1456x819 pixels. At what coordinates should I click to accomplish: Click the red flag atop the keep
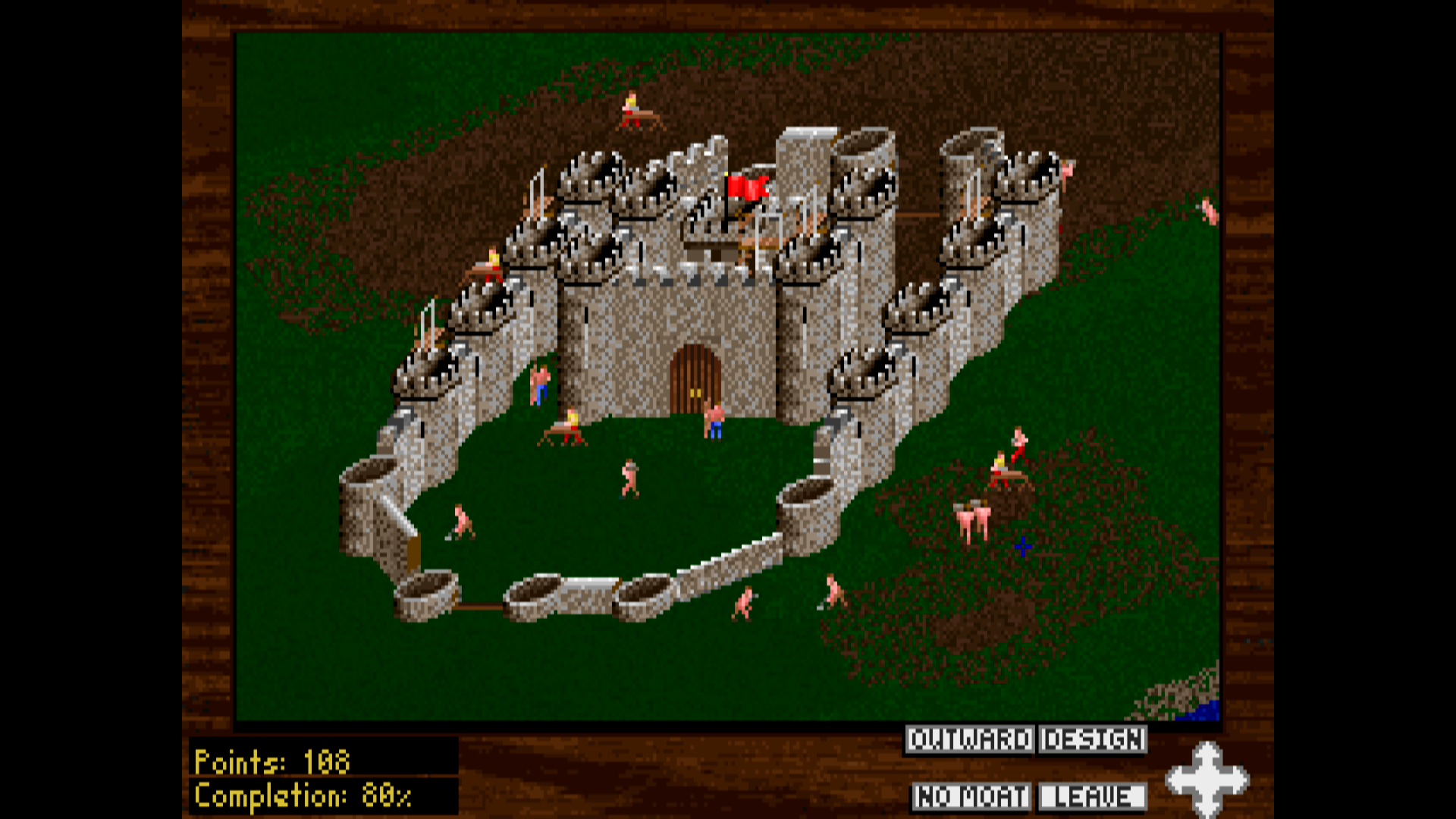click(x=747, y=186)
